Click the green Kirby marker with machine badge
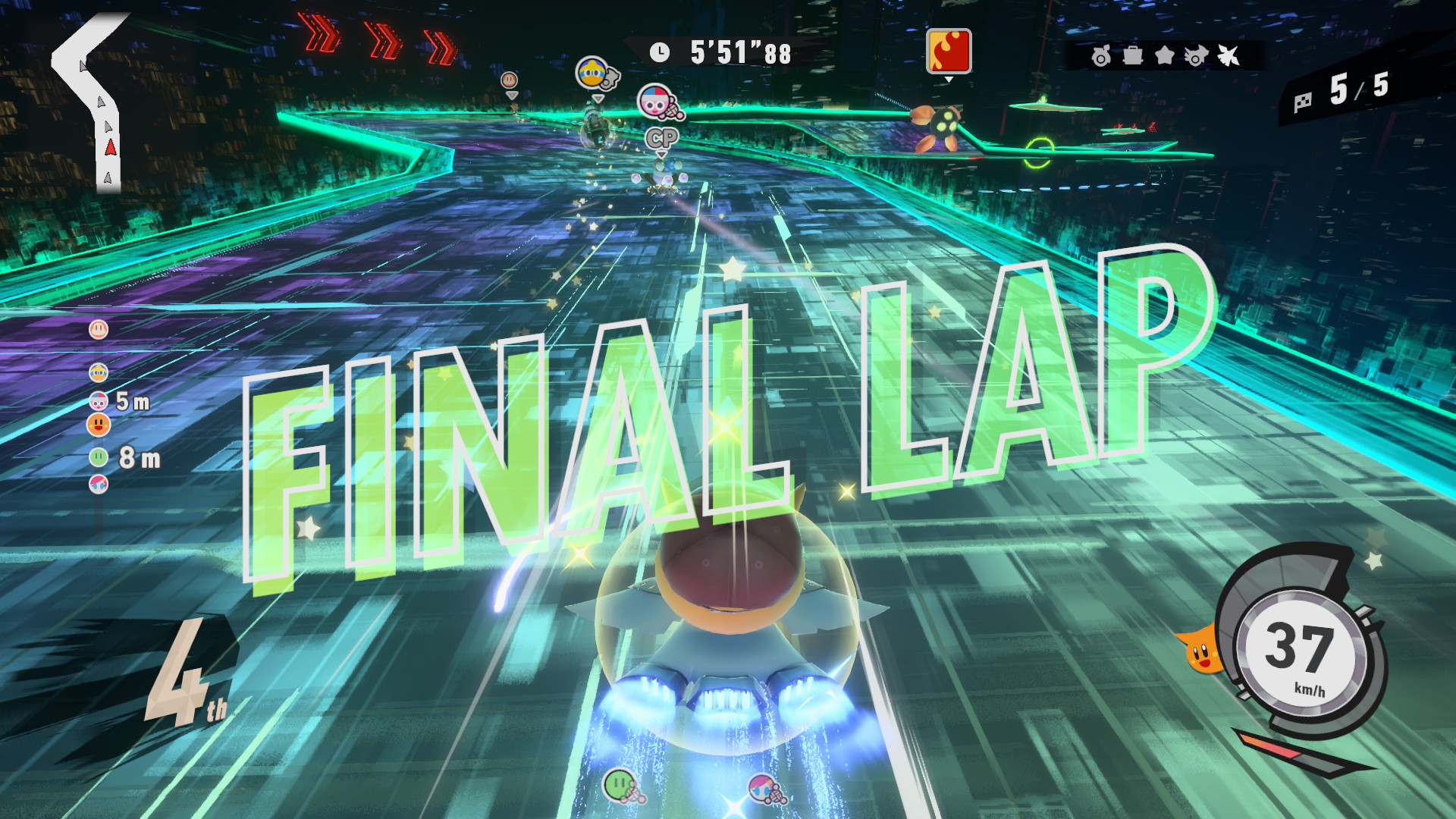The image size is (1456, 819). pyautogui.click(x=622, y=784)
